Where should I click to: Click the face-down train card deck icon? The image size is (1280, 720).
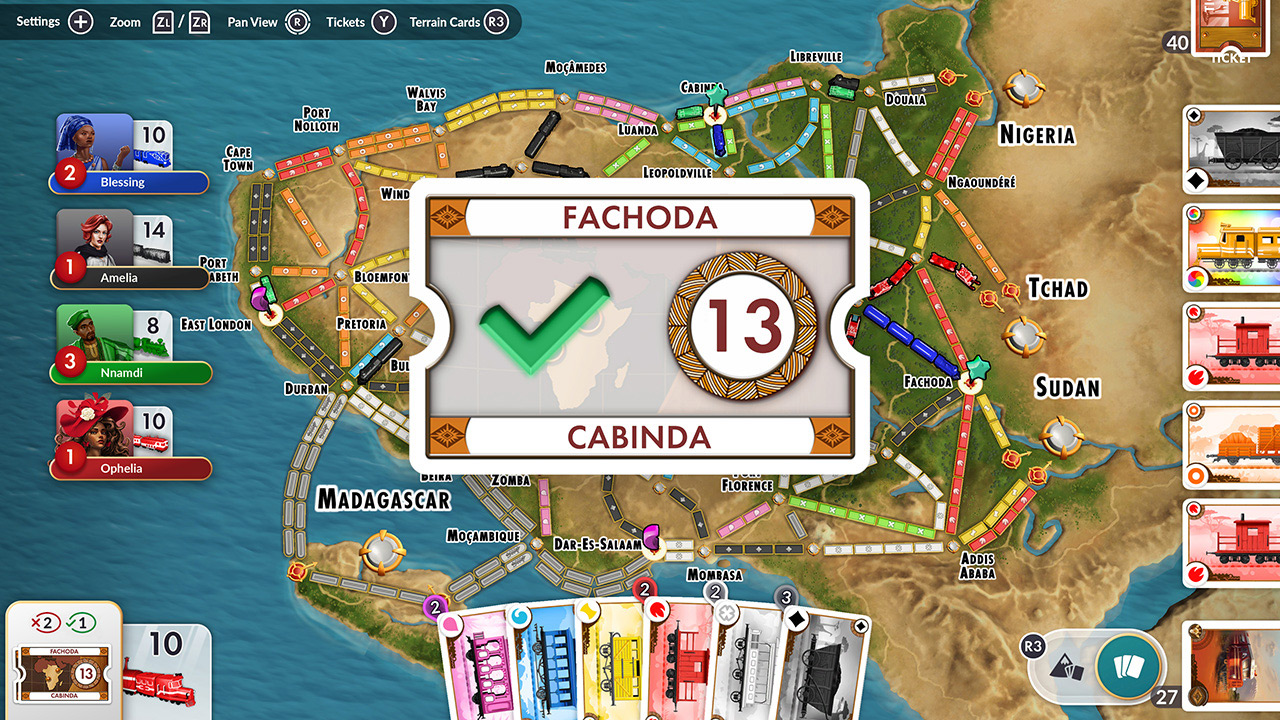(1128, 667)
